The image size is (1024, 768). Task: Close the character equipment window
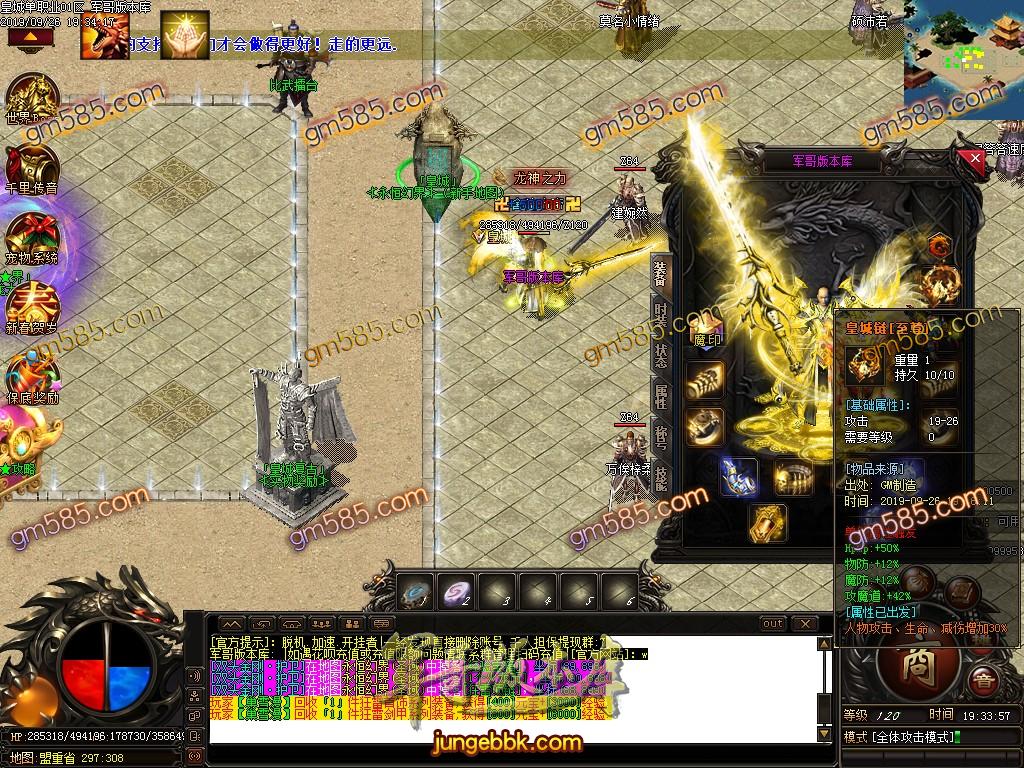975,158
